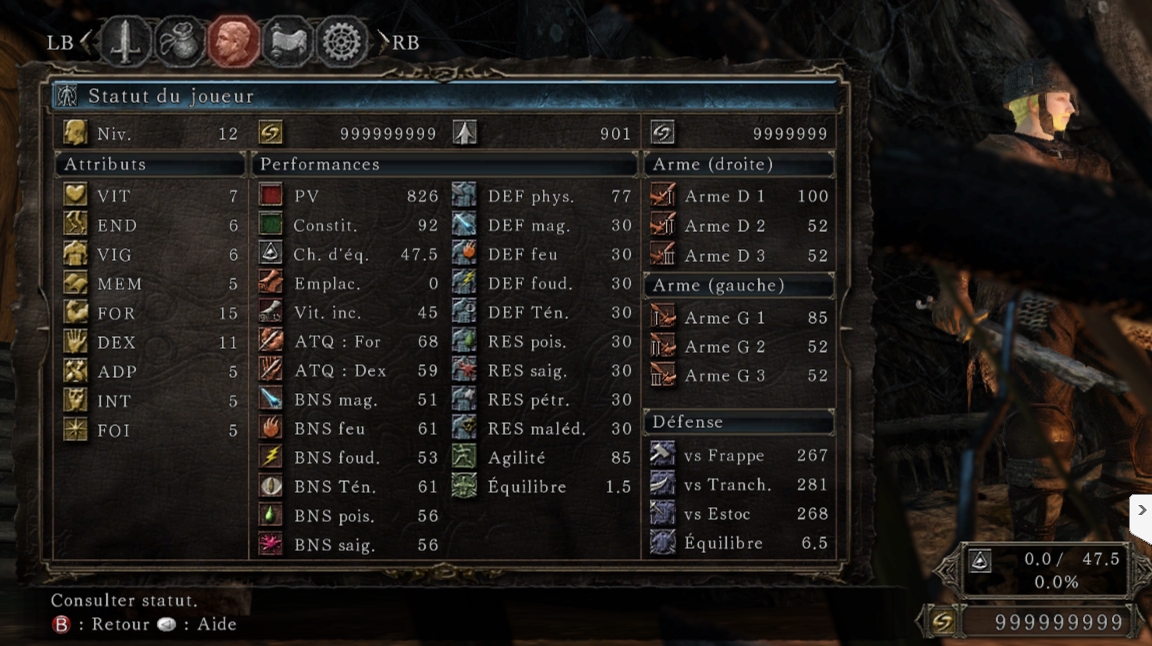Open the gear settings tab

(342, 42)
